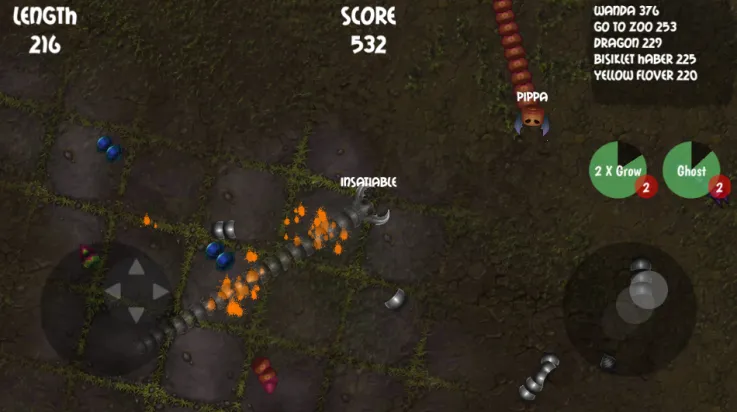
Task: Tap the D-pad left arrow
Action: coord(113,291)
